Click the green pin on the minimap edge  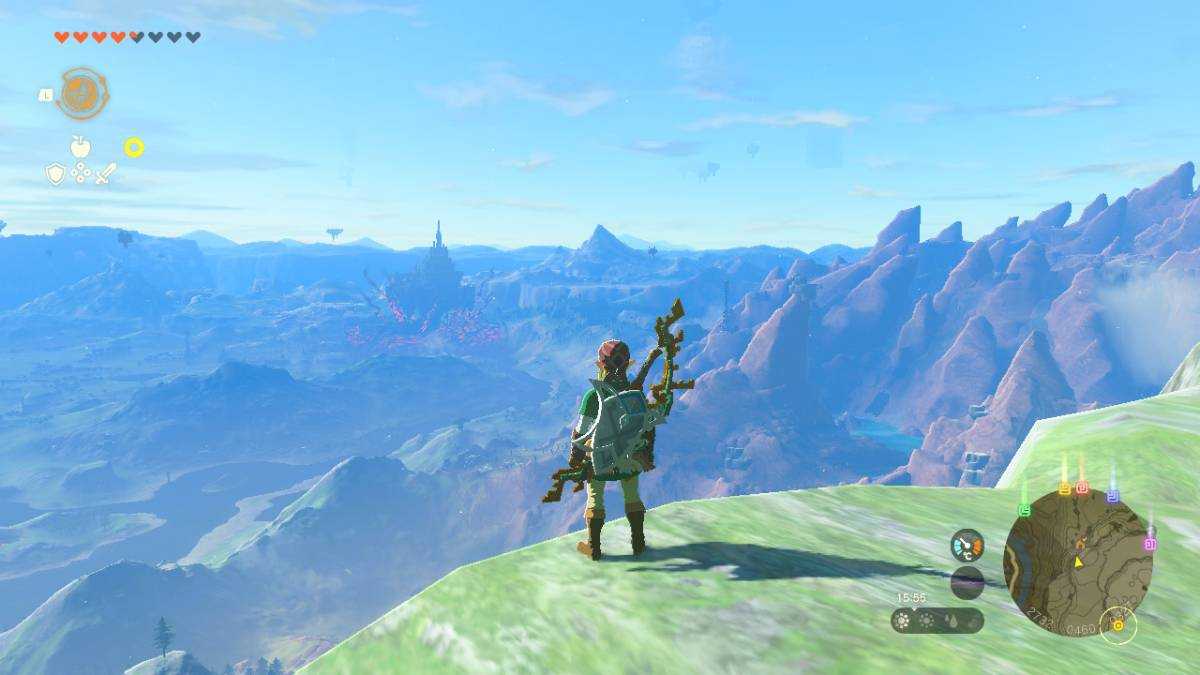[x=1024, y=509]
